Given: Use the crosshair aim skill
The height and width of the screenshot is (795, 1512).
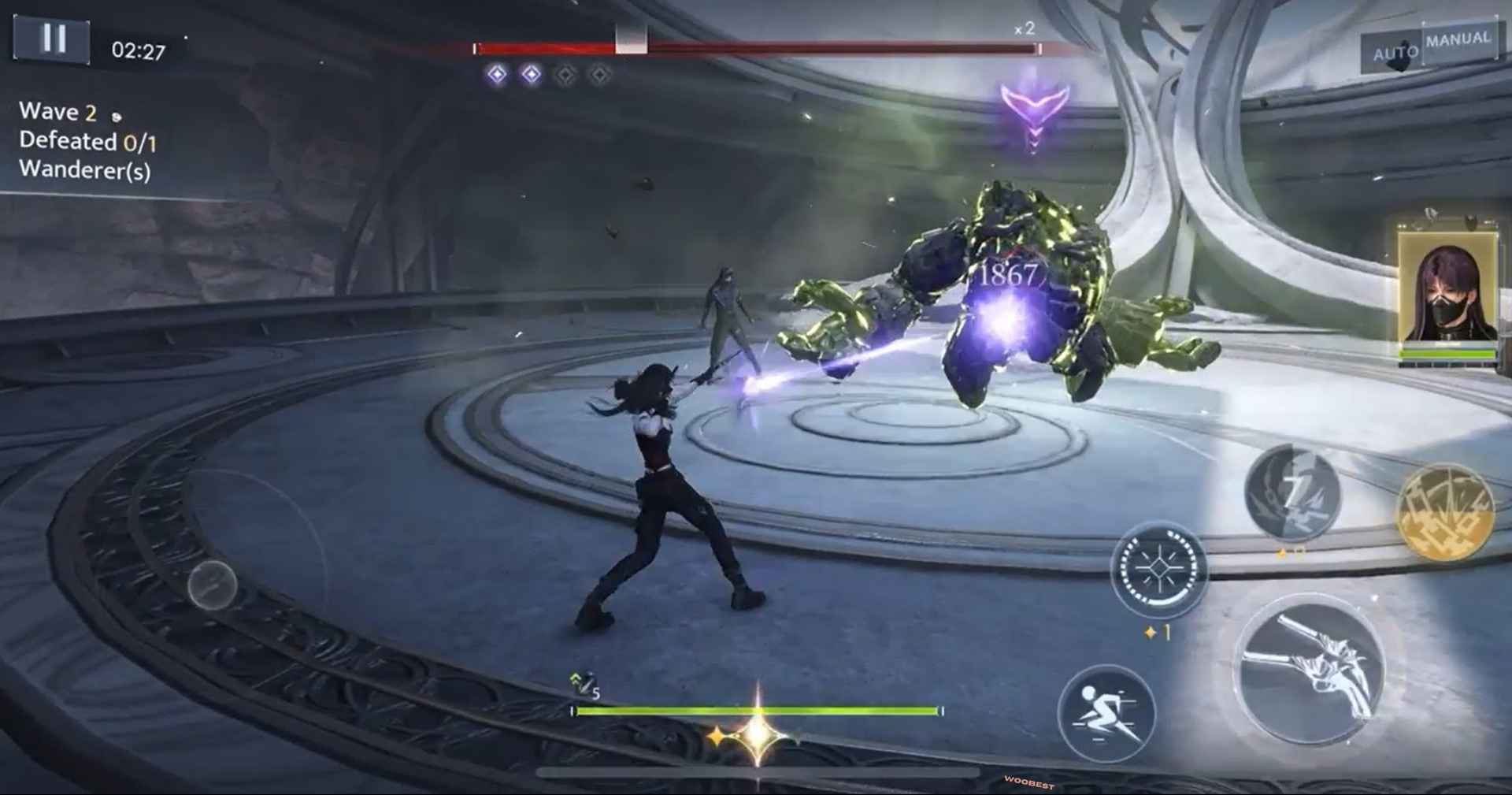Looking at the screenshot, I should tap(1158, 569).
